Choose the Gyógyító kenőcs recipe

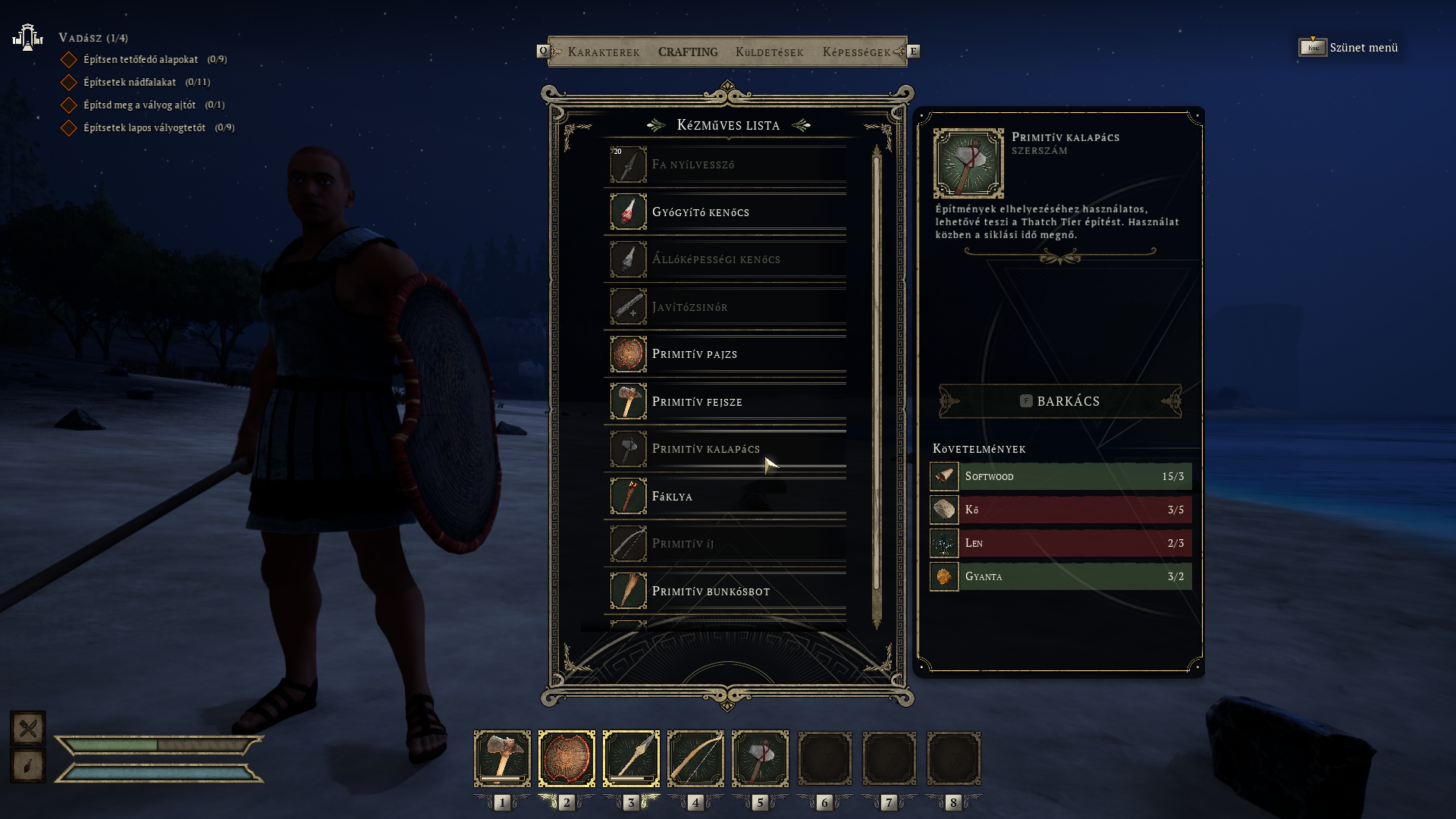click(726, 212)
